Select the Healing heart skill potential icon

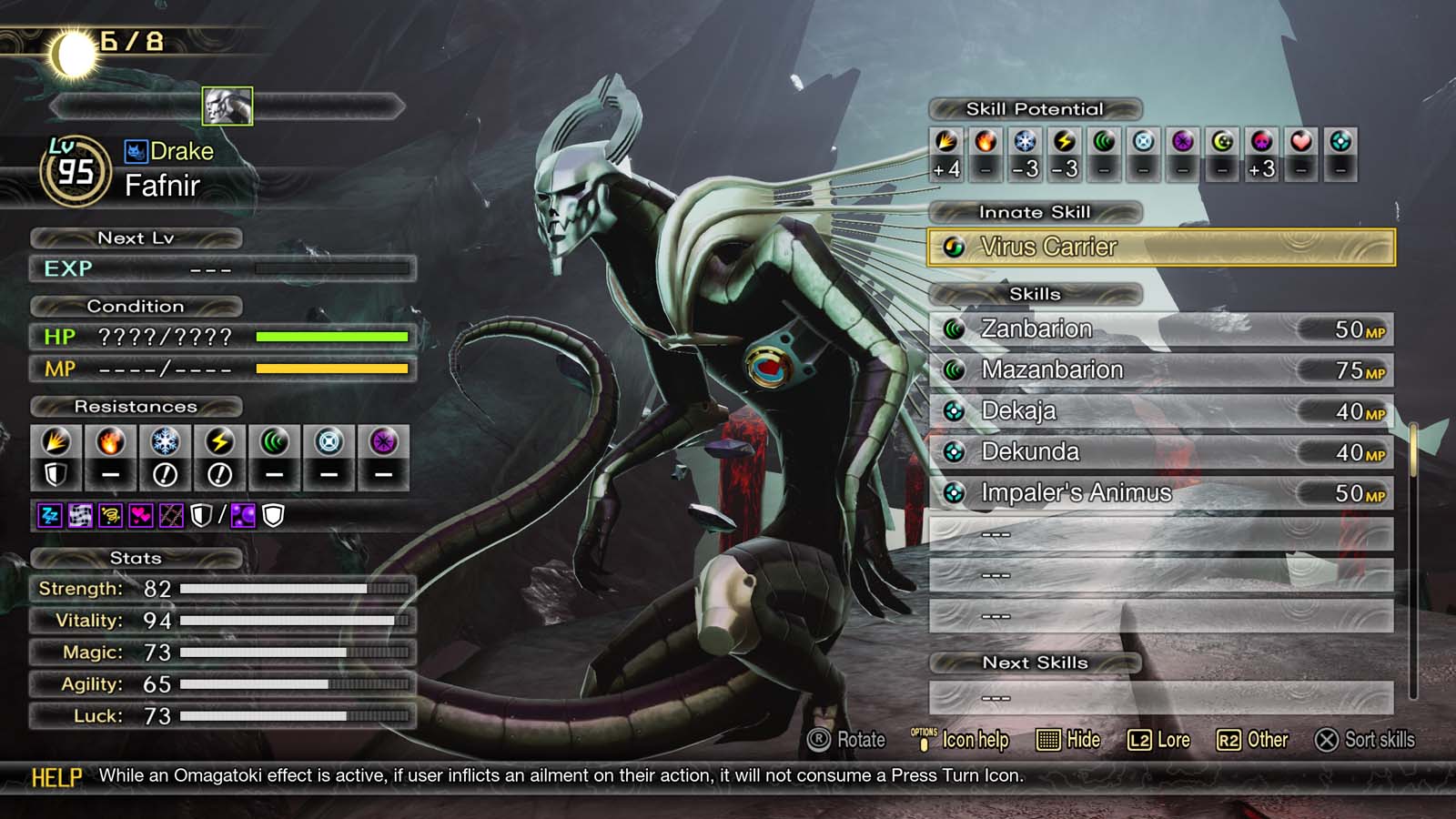pyautogui.click(x=1302, y=140)
